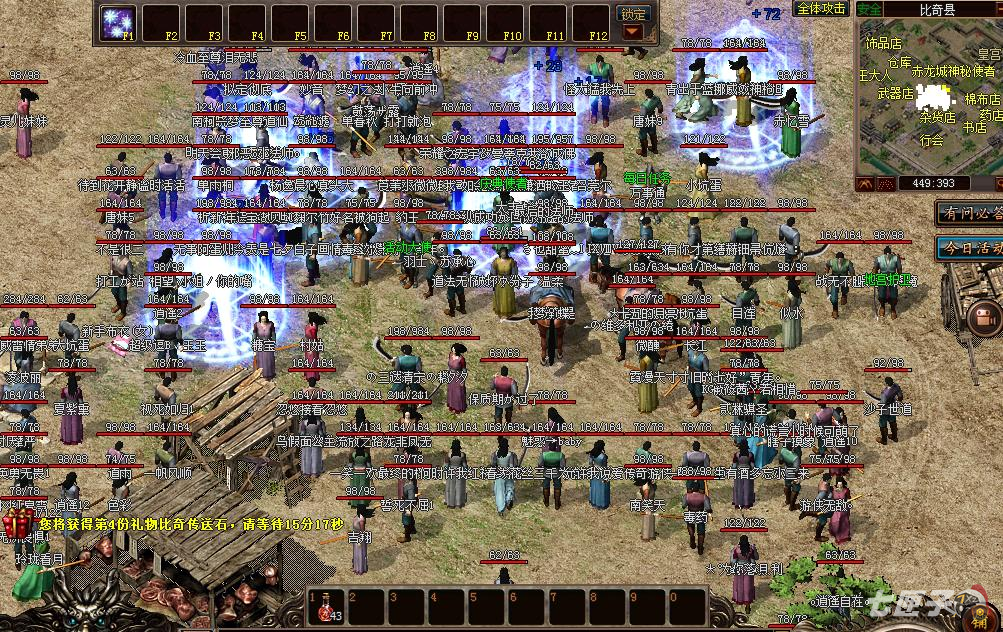This screenshot has width=1003, height=632.
Task: Activate the F1 ice spell skill
Action: click(x=120, y=22)
